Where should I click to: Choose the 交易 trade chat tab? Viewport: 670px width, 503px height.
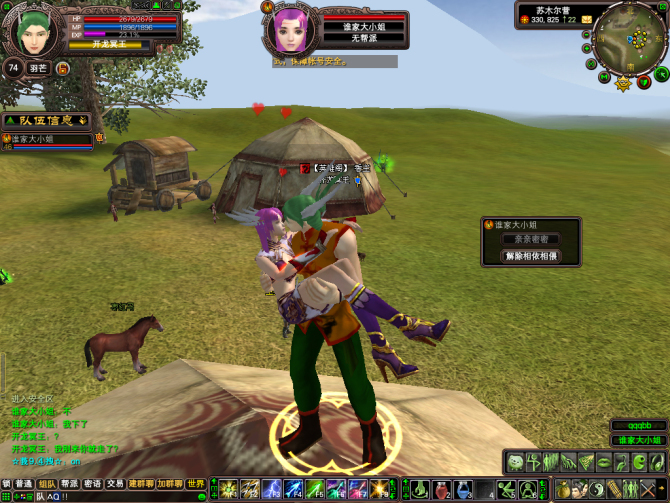coord(116,483)
